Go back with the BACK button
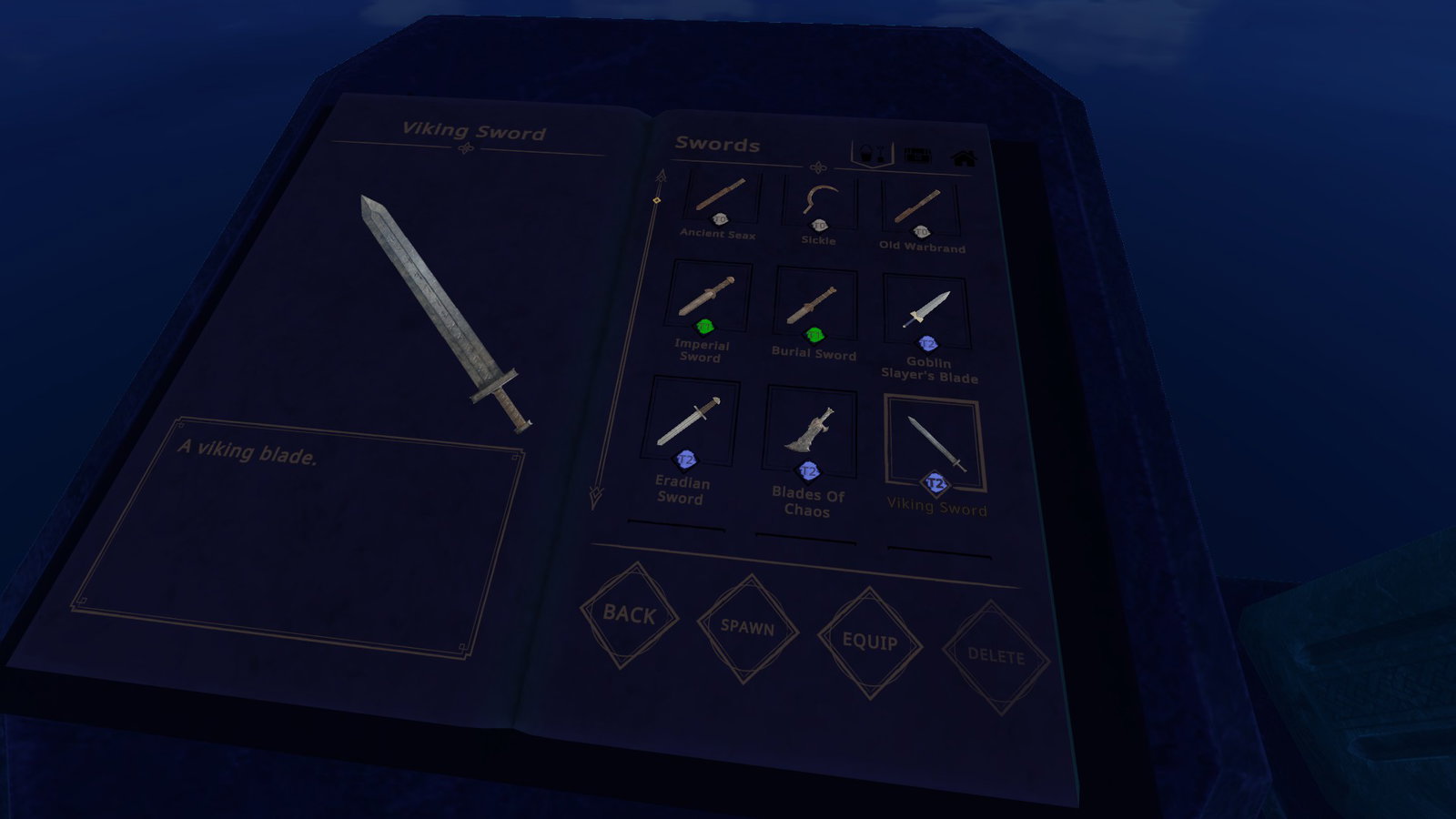The height and width of the screenshot is (819, 1456). coord(629,614)
